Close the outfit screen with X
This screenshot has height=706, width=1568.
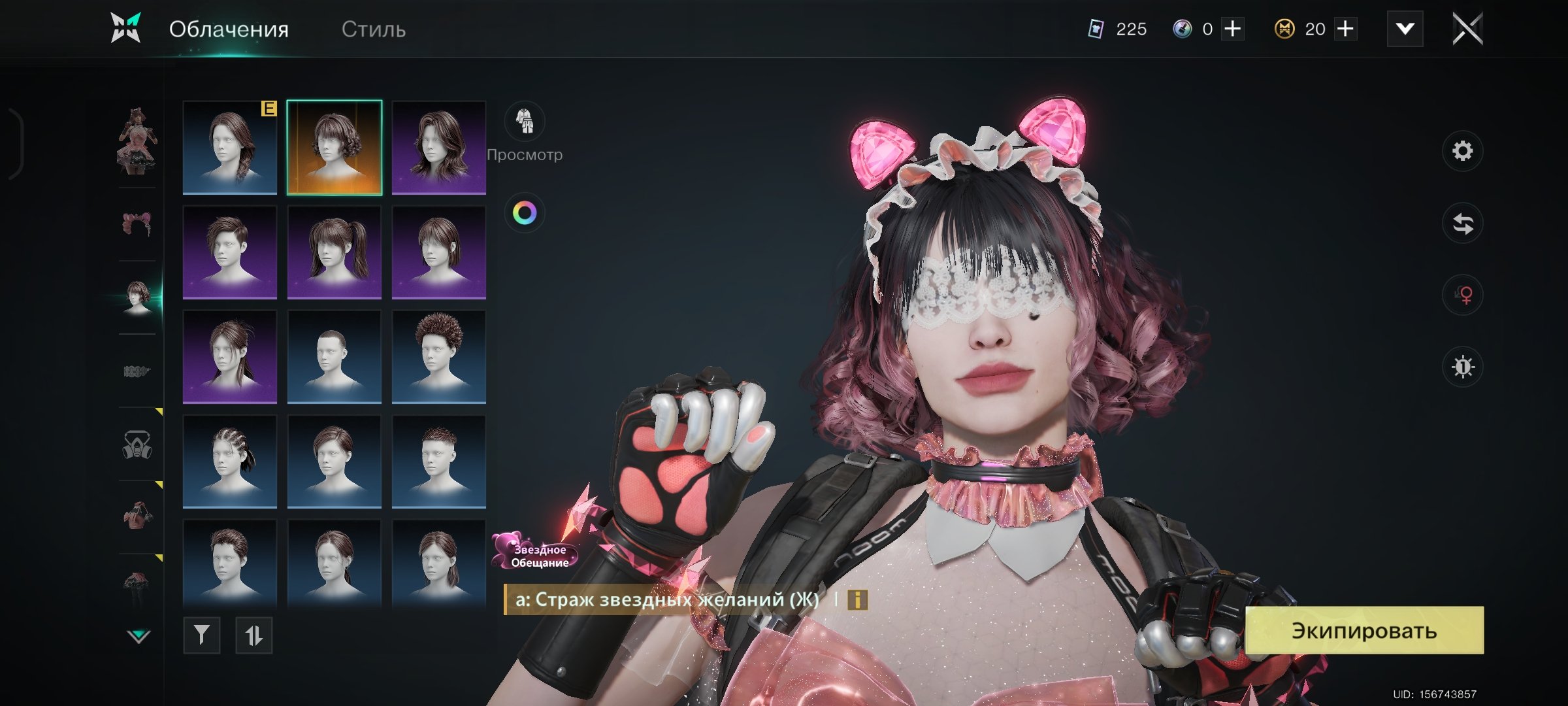pyautogui.click(x=1467, y=29)
